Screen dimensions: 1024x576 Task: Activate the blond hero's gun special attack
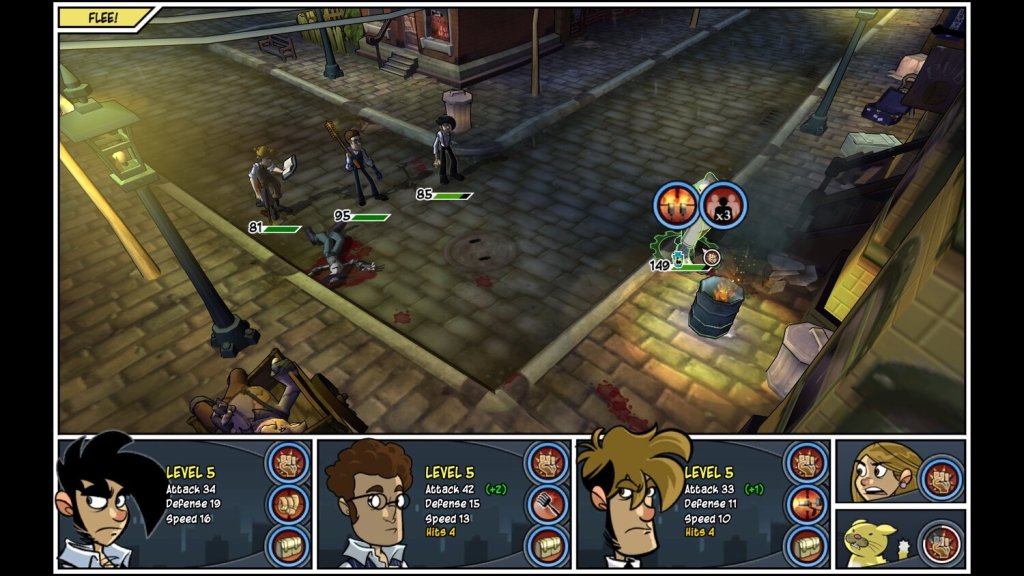(x=808, y=504)
